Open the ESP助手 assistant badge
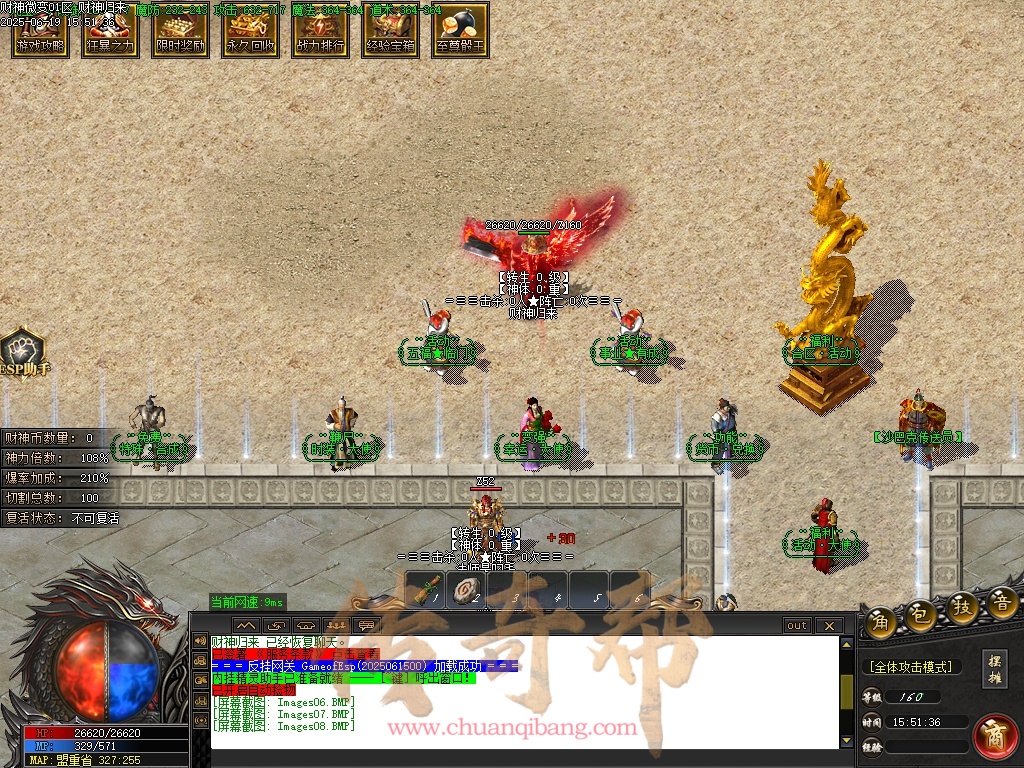 click(22, 353)
